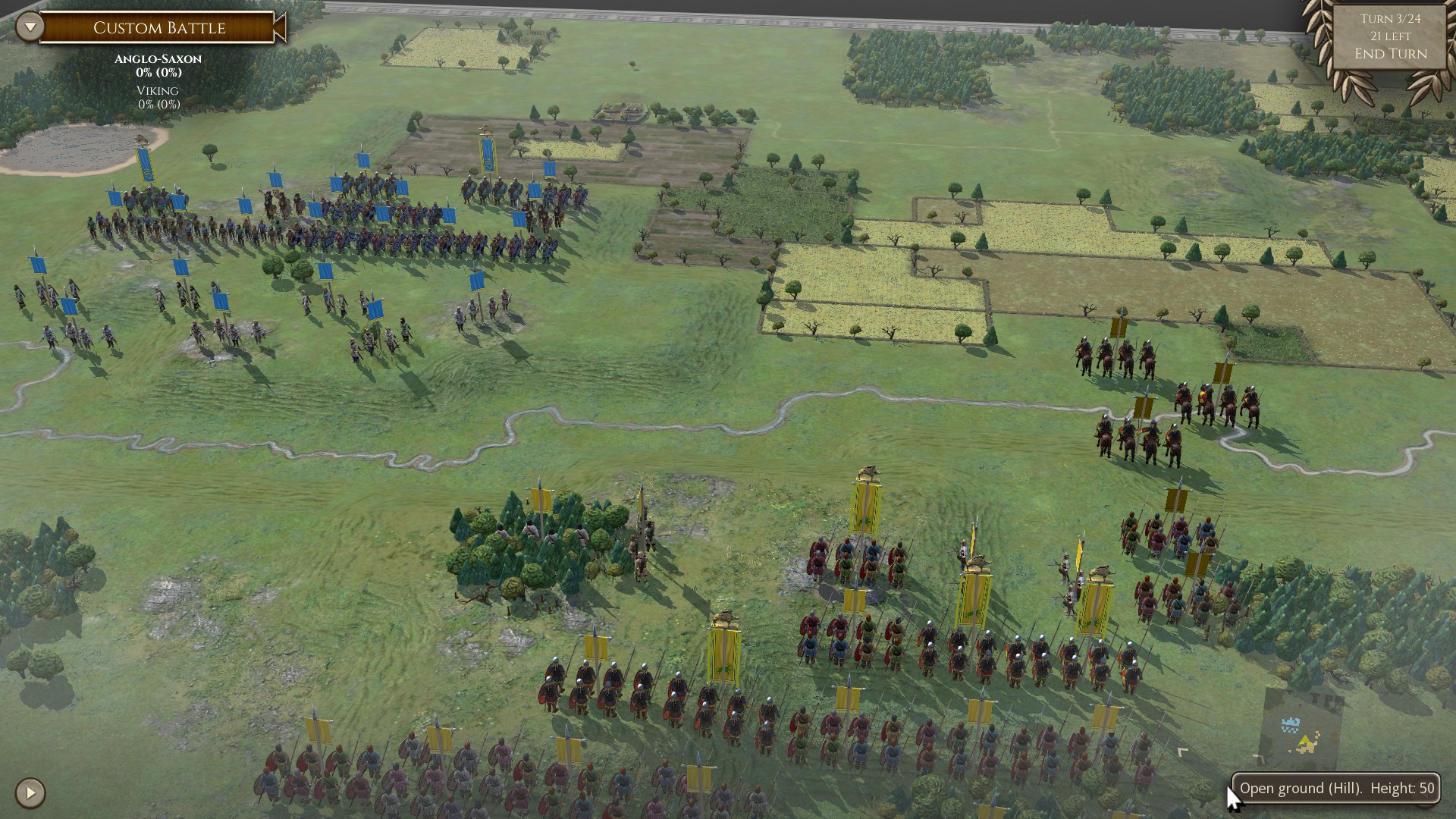Select the yellow lion standard by the pond
Image resolution: width=1456 pixels, height=819 pixels.
(146, 163)
